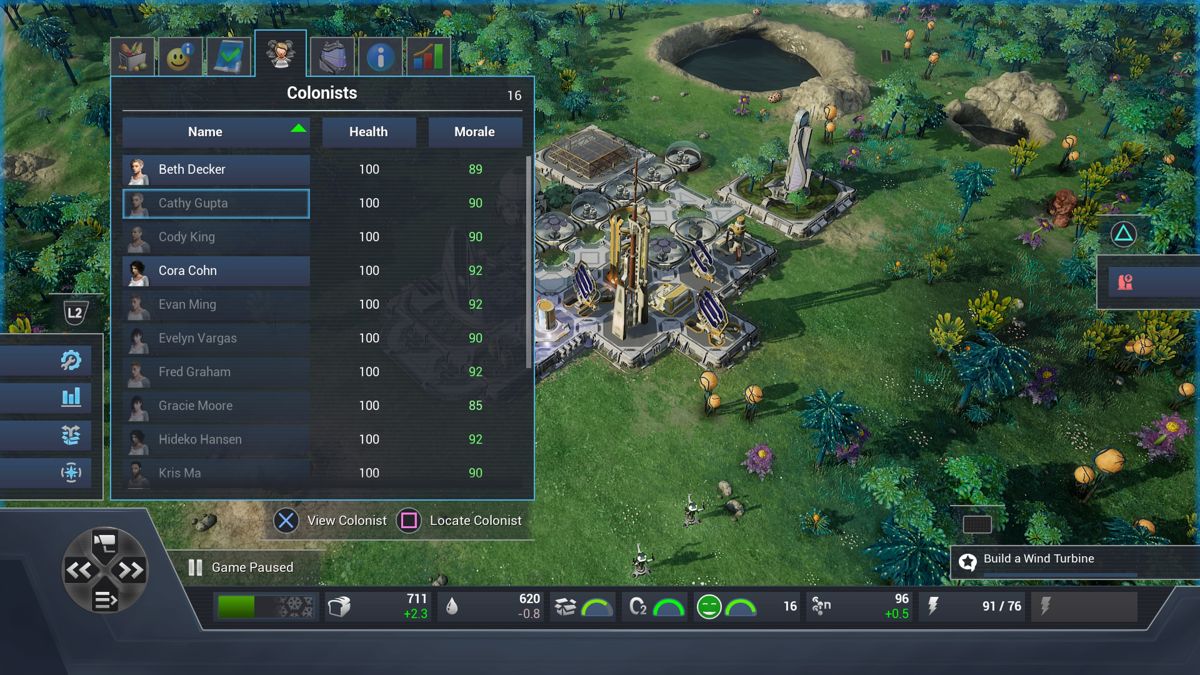The image size is (1200, 675).
Task: Pick Gracie Moore in the colonist list
Action: (x=216, y=406)
